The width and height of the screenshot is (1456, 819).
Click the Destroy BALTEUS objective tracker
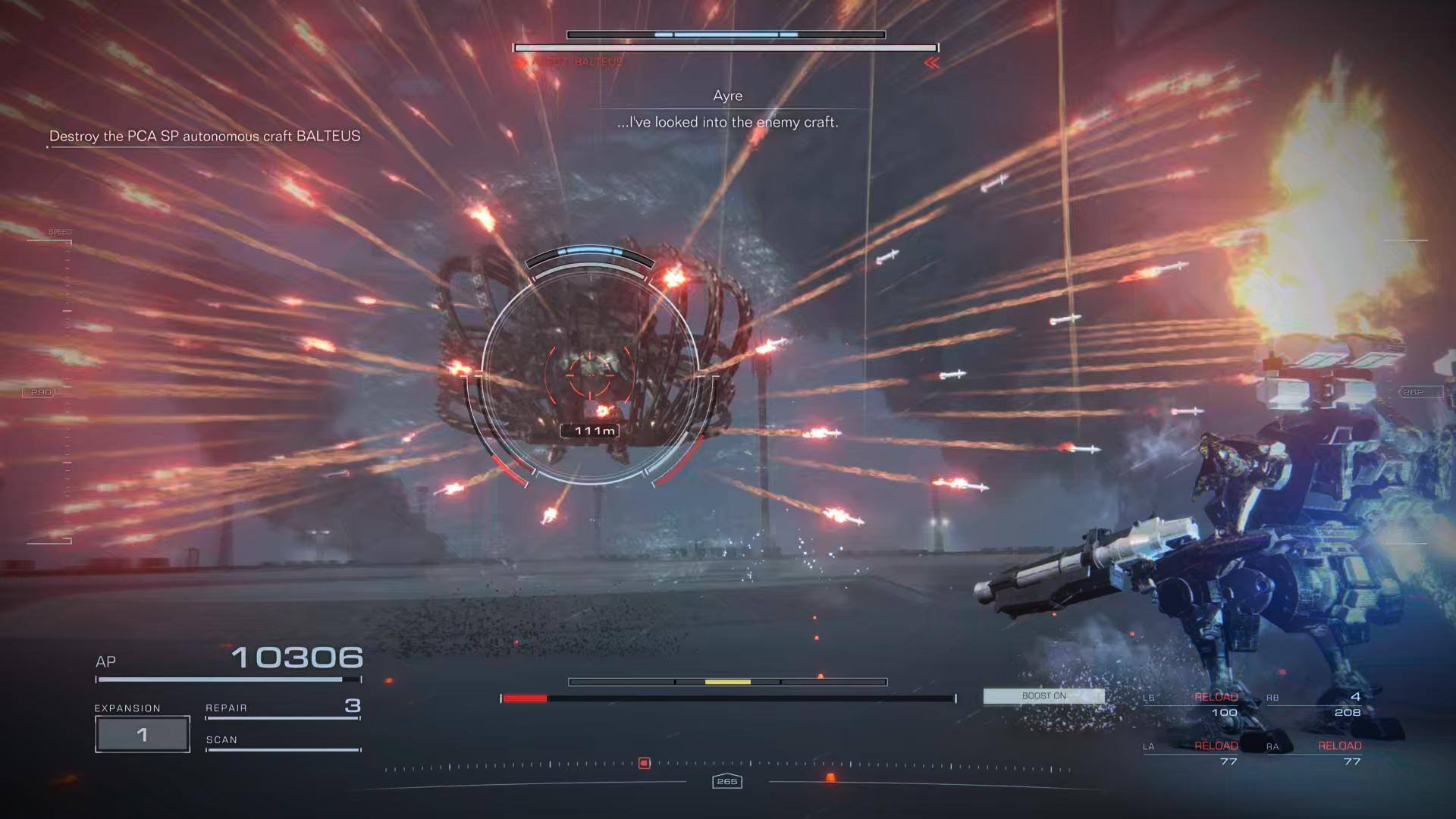(x=204, y=136)
